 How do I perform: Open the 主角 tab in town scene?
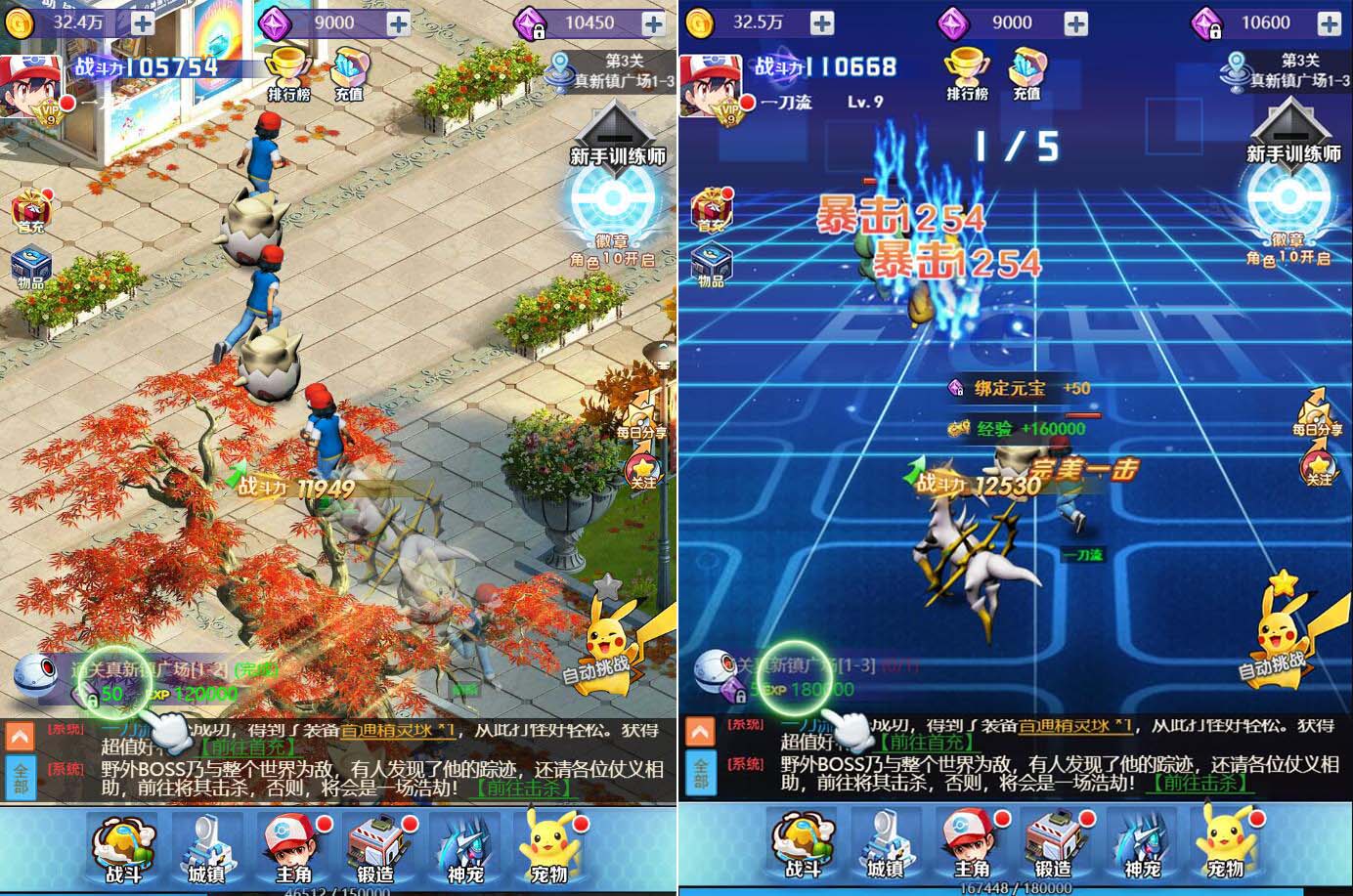[292, 847]
